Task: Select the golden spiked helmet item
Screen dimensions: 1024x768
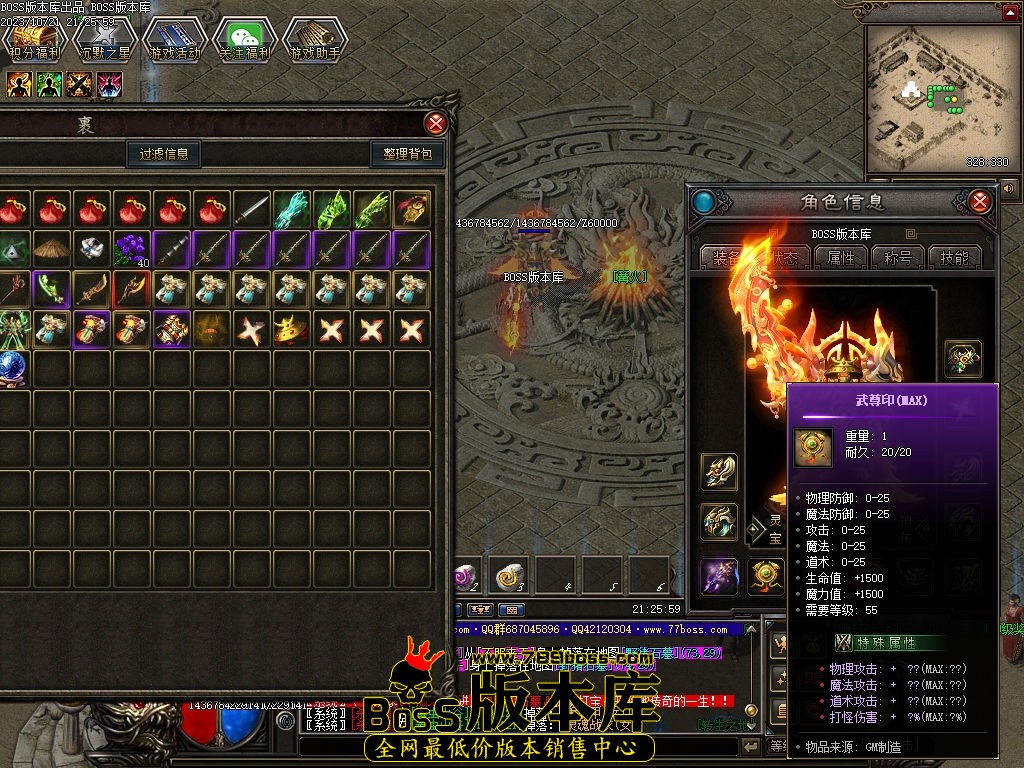Action: pos(291,329)
